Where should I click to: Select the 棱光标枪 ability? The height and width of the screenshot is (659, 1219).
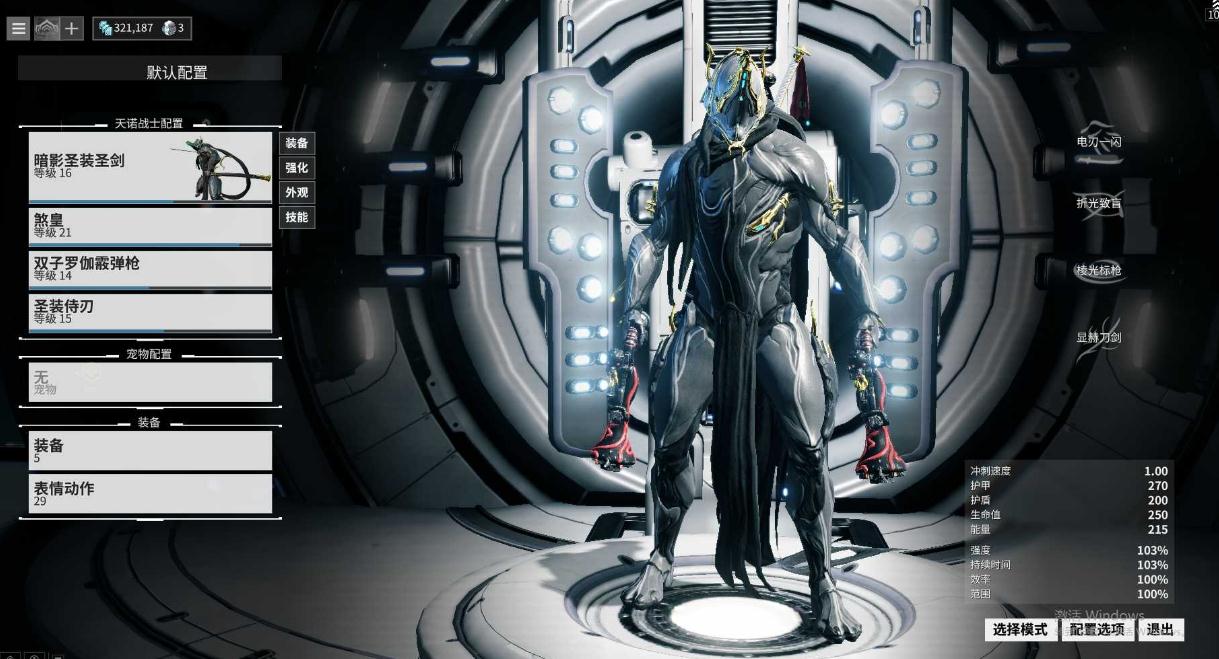[x=1098, y=271]
